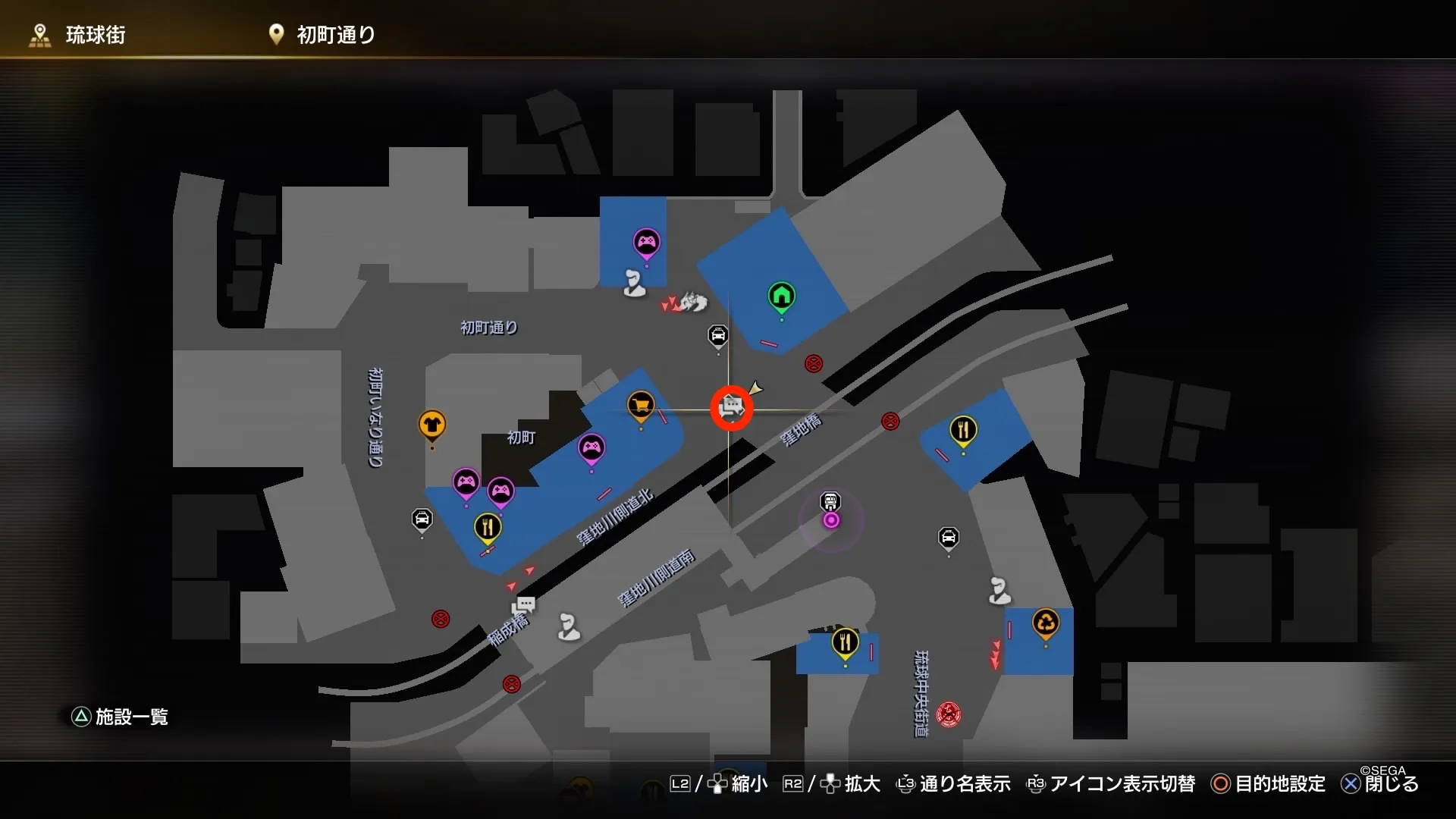Click the black taxi stand icon near the crosshair
The height and width of the screenshot is (819, 1456).
tap(719, 334)
